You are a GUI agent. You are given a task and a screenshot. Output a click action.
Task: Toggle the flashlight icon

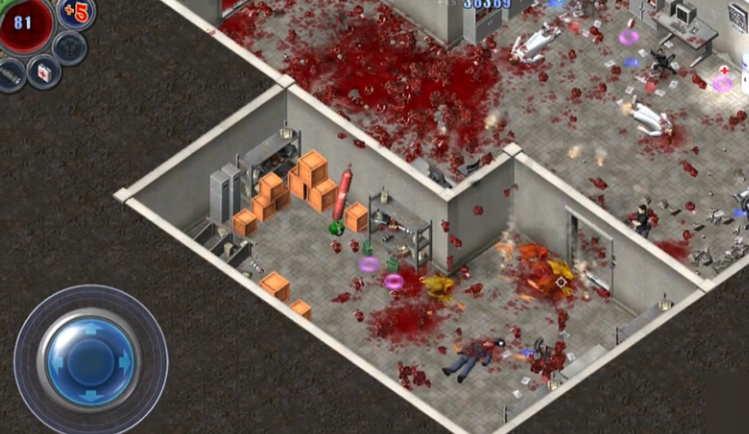[x=10, y=74]
